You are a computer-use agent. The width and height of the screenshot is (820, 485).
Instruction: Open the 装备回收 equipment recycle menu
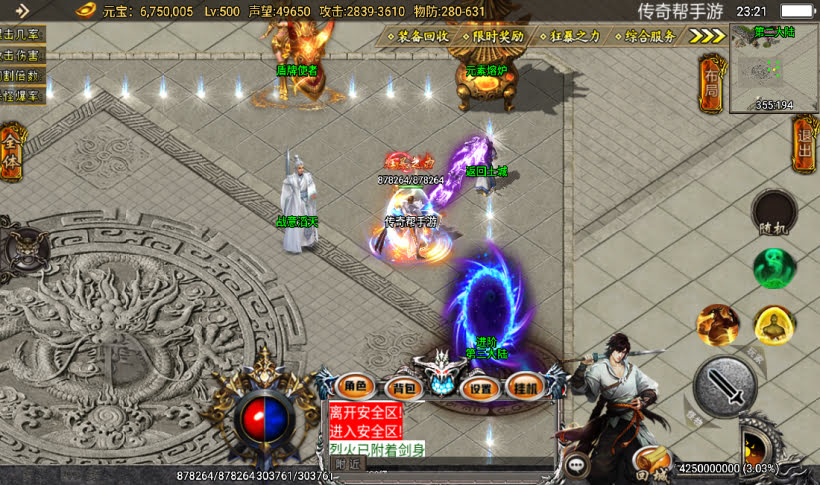(x=417, y=36)
